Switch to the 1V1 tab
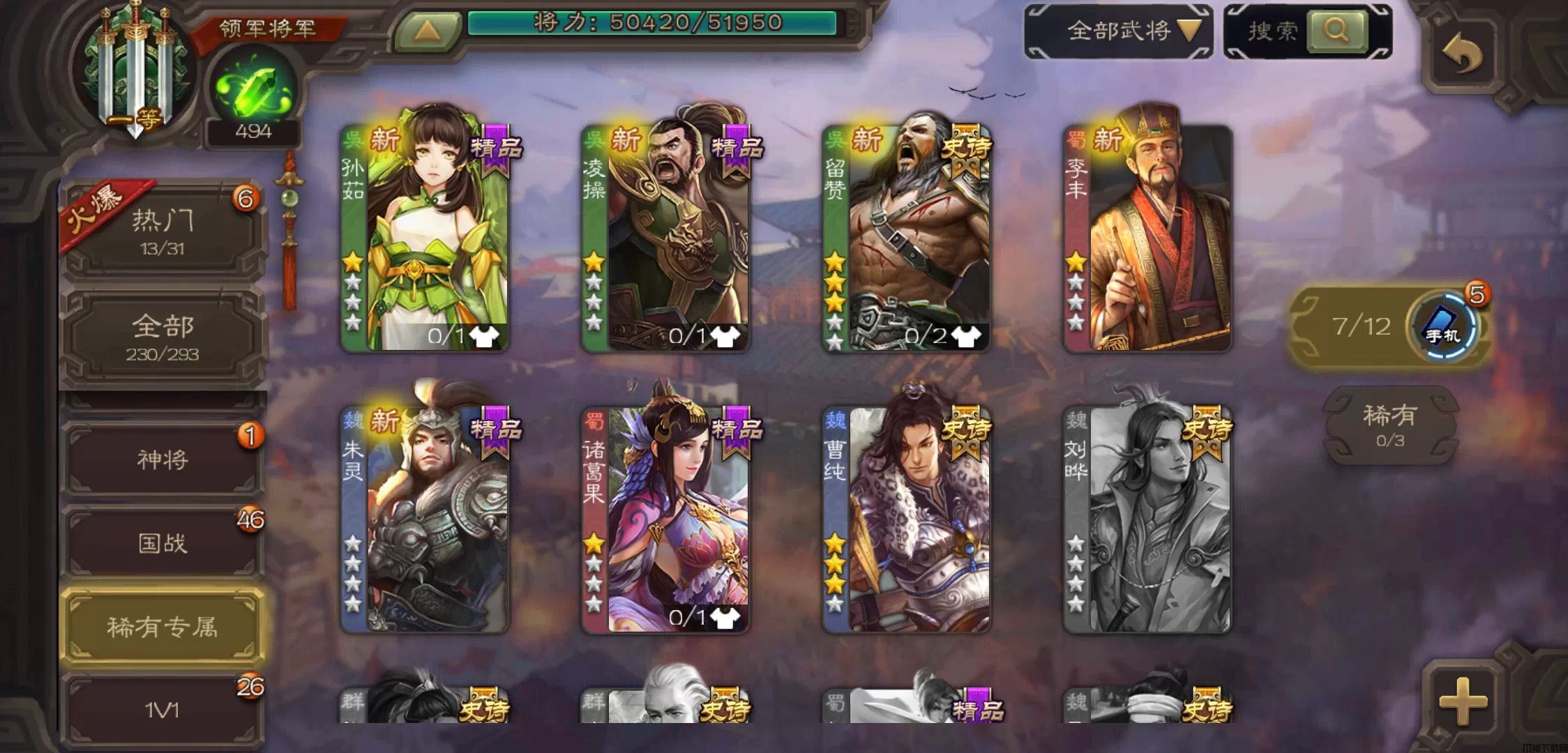The width and height of the screenshot is (1568, 753). coord(163,710)
